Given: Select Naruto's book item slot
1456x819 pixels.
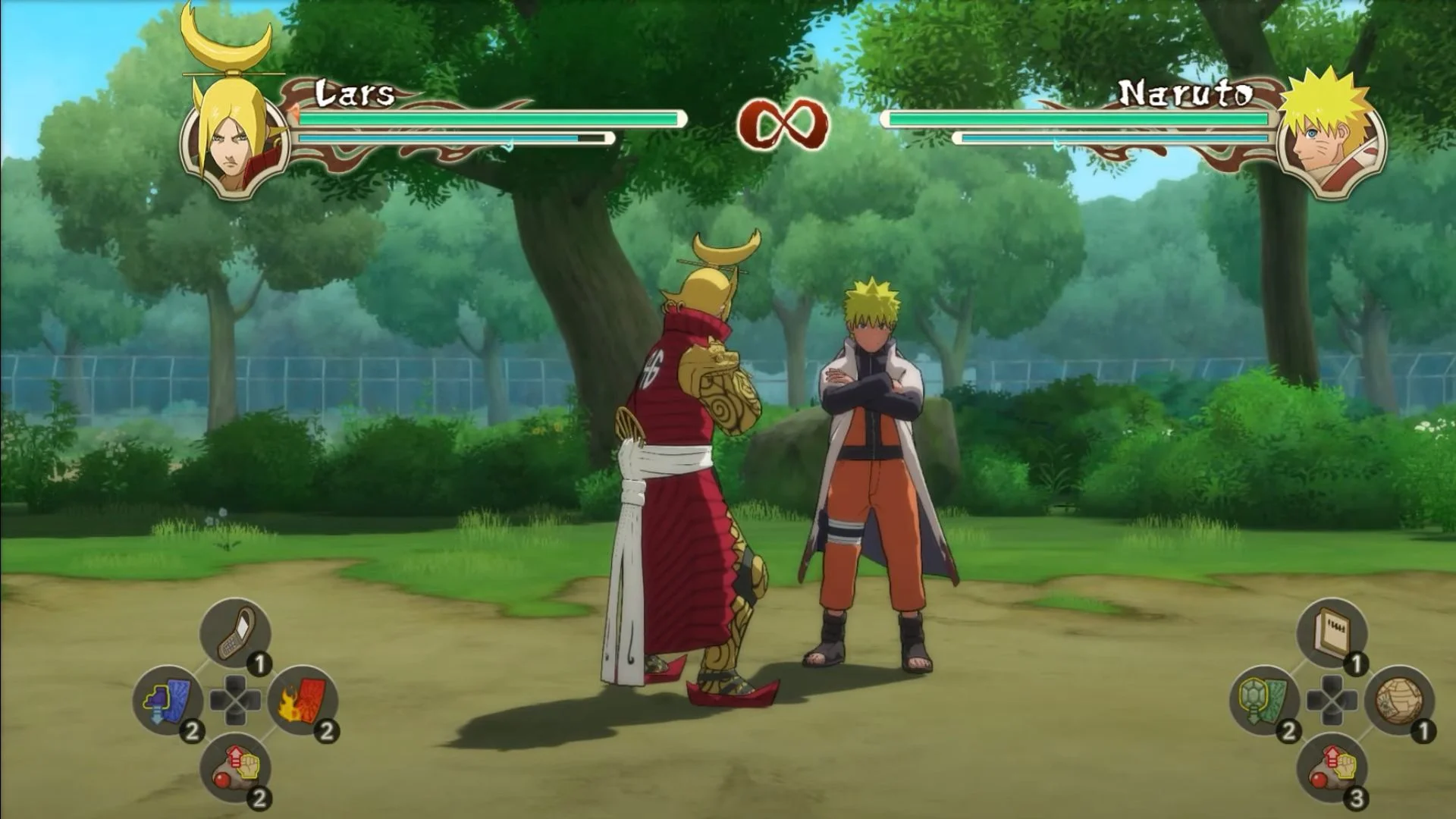Looking at the screenshot, I should coord(1332,634).
